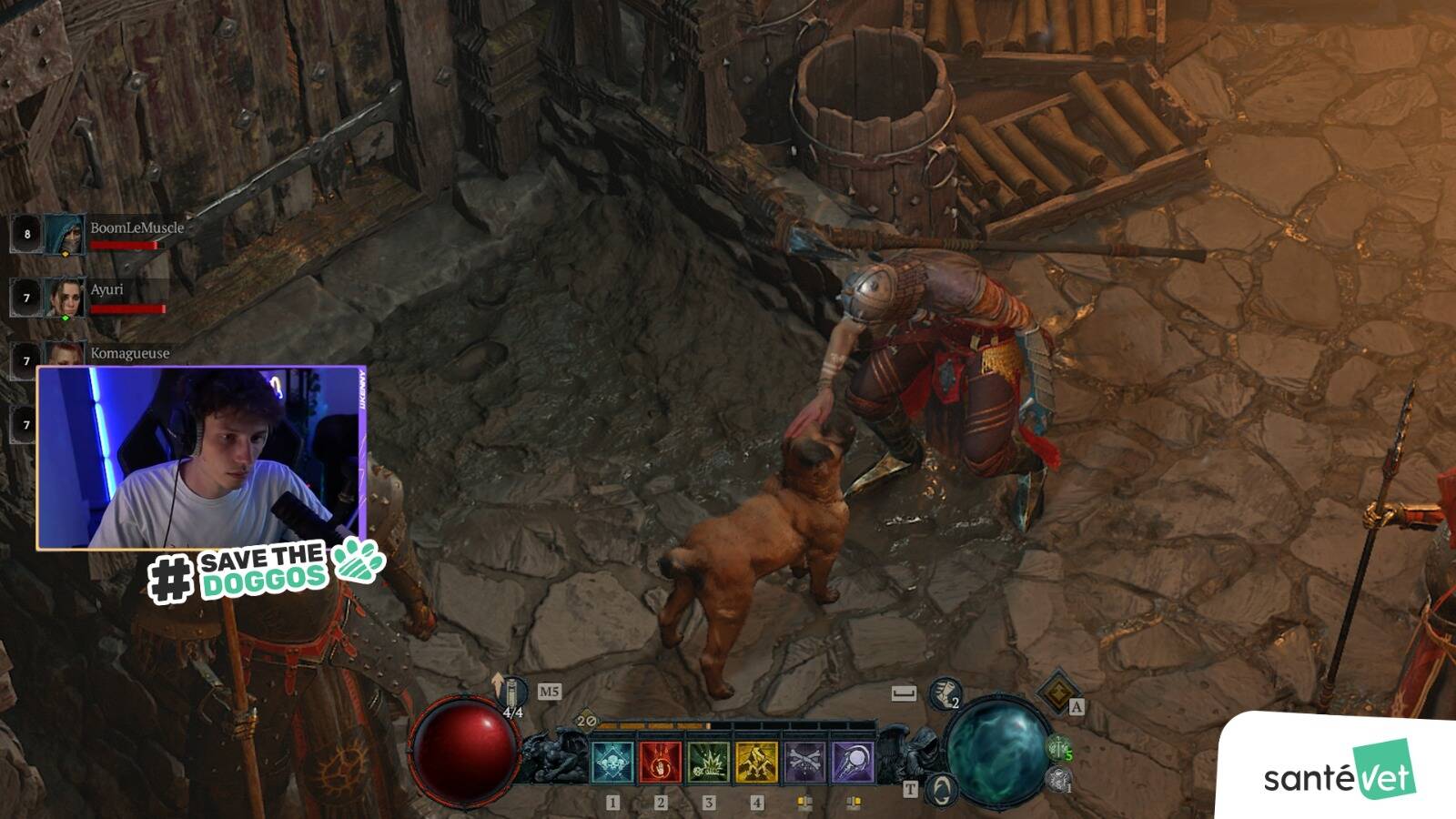The width and height of the screenshot is (1456, 819).
Task: Choose Komagueuse in the party list
Action: 129,353
